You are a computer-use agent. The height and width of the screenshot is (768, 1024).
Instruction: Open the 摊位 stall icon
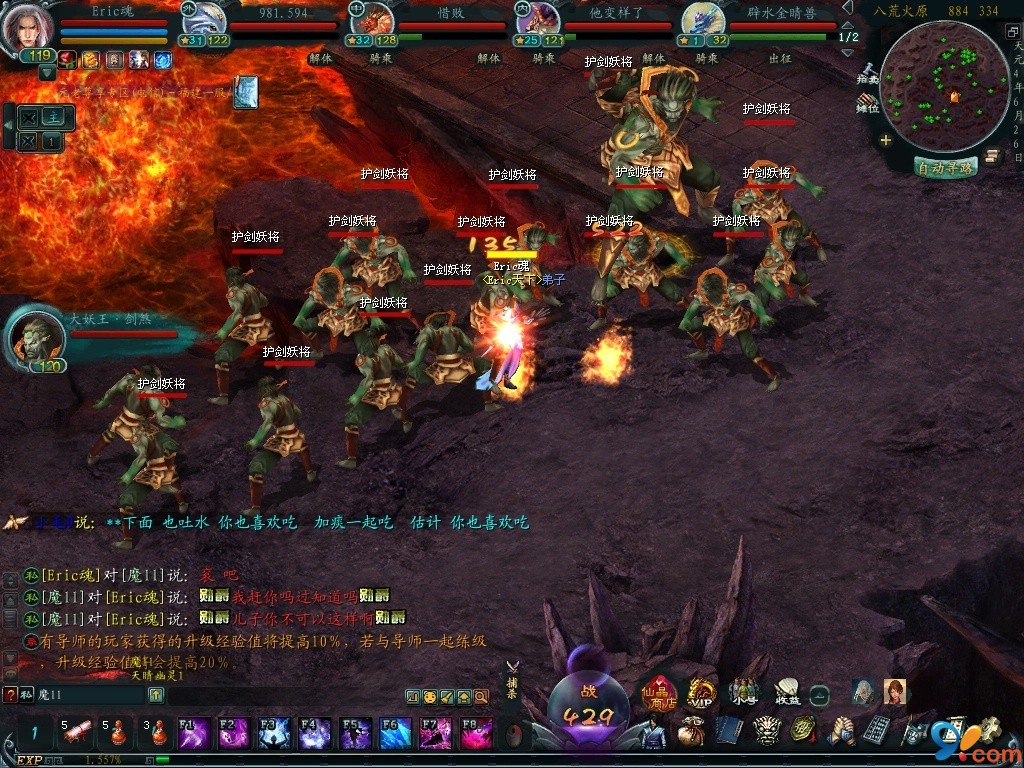(867, 102)
